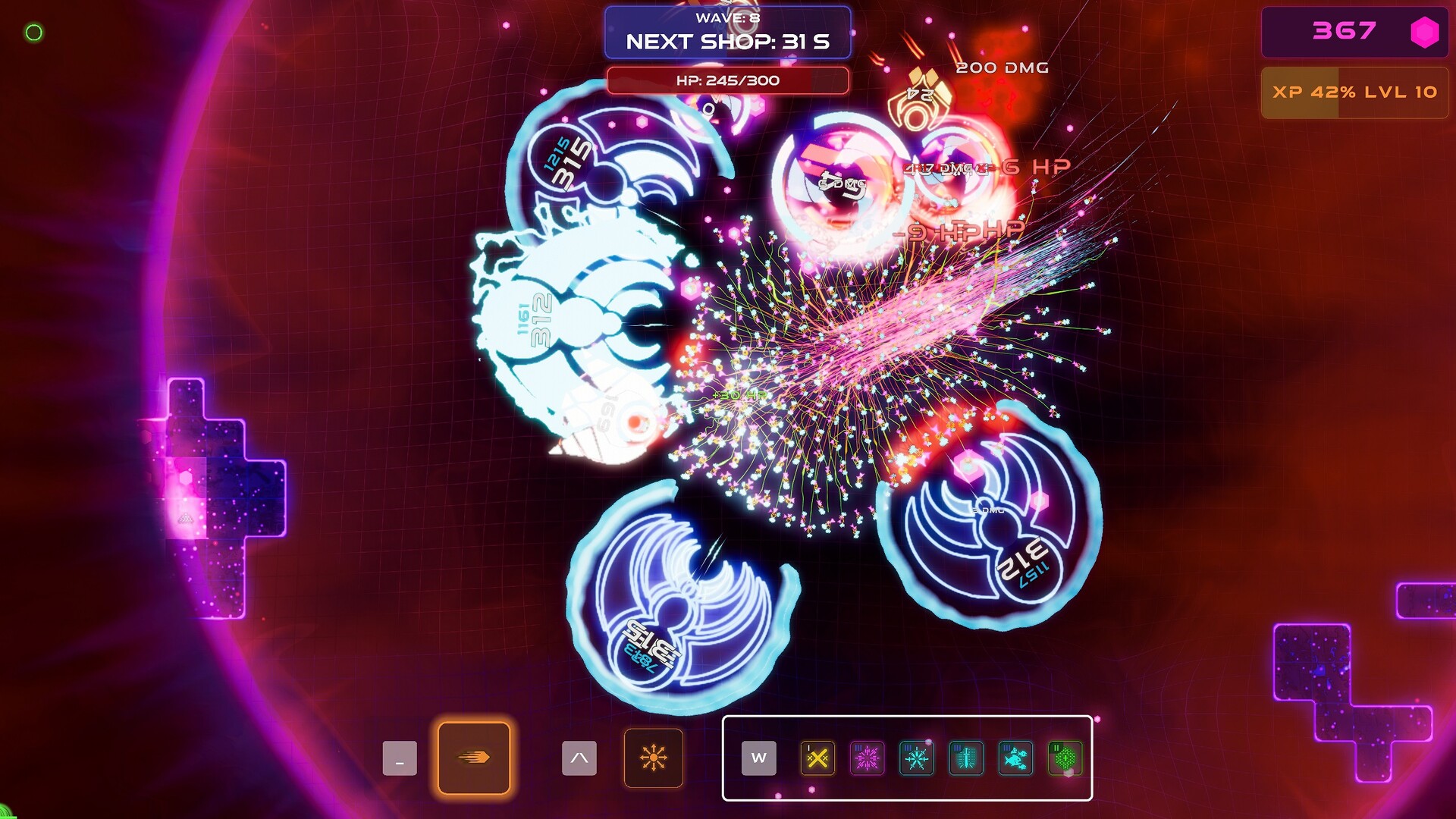The image size is (1456, 819).
Task: Expand the NEXT SHOP countdown banner
Action: tap(726, 43)
